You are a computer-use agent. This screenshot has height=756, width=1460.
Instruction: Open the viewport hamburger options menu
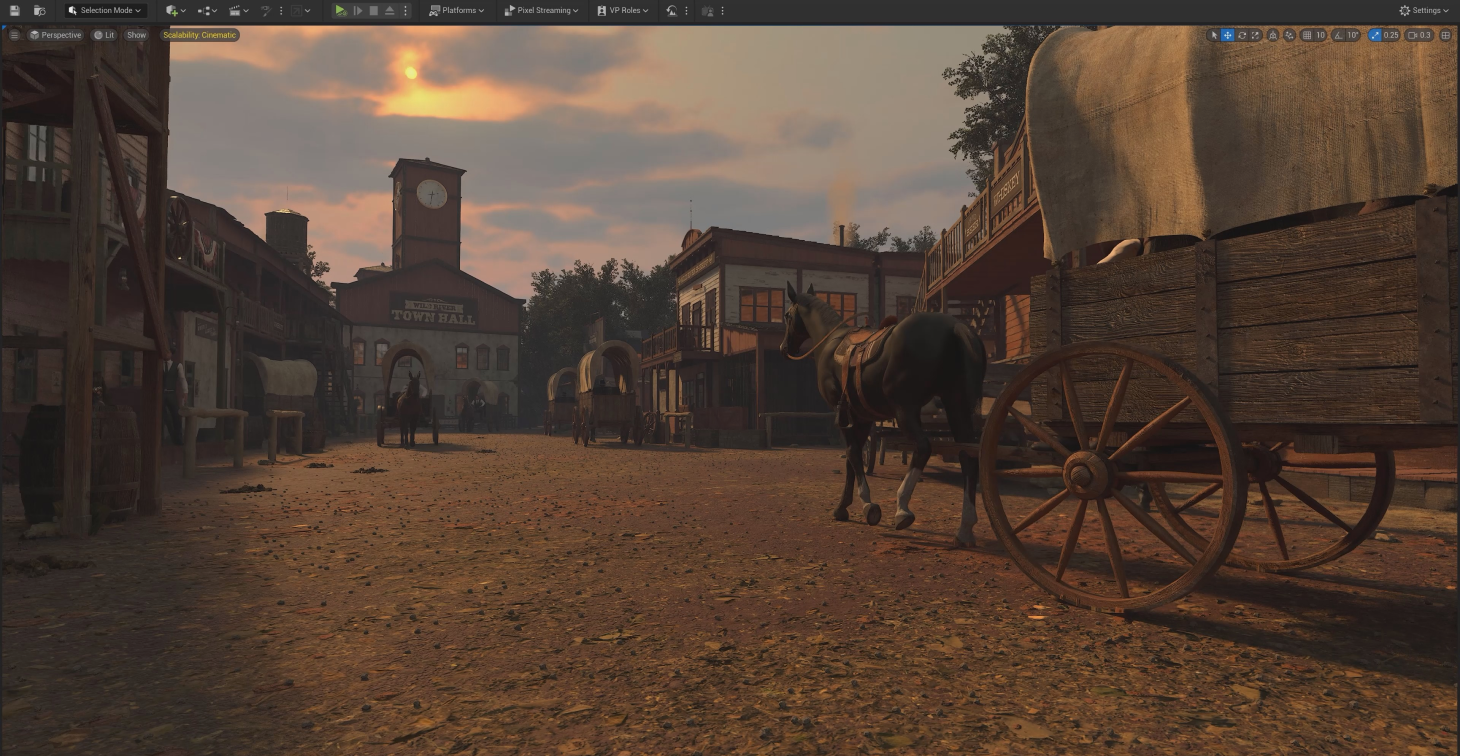tap(14, 35)
